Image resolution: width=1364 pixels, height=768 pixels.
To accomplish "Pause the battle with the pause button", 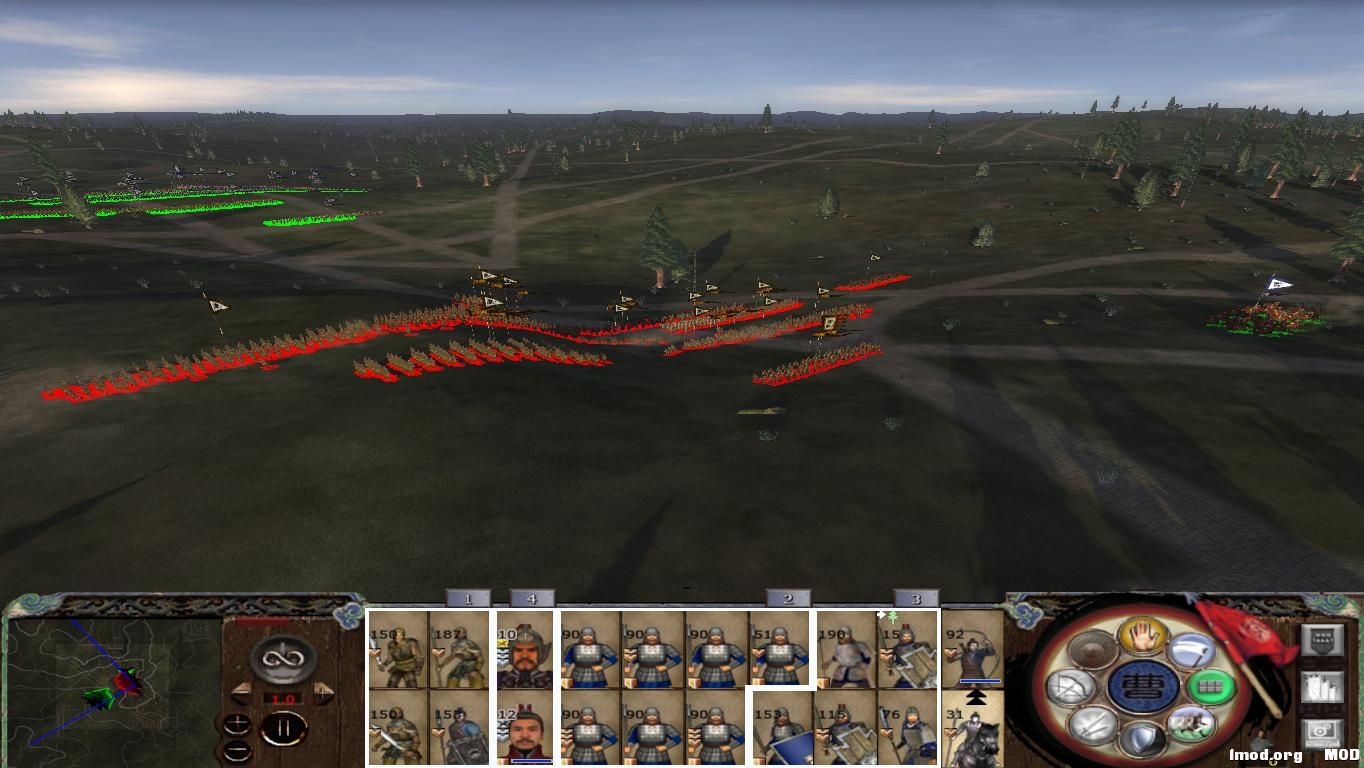I will pyautogui.click(x=285, y=728).
